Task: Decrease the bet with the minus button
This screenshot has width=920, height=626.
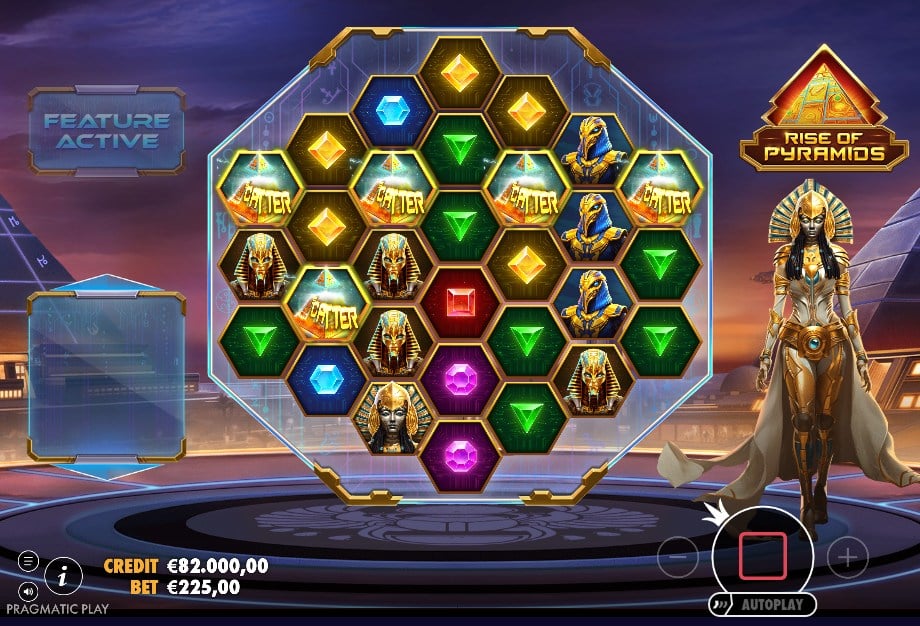Action: click(x=677, y=557)
